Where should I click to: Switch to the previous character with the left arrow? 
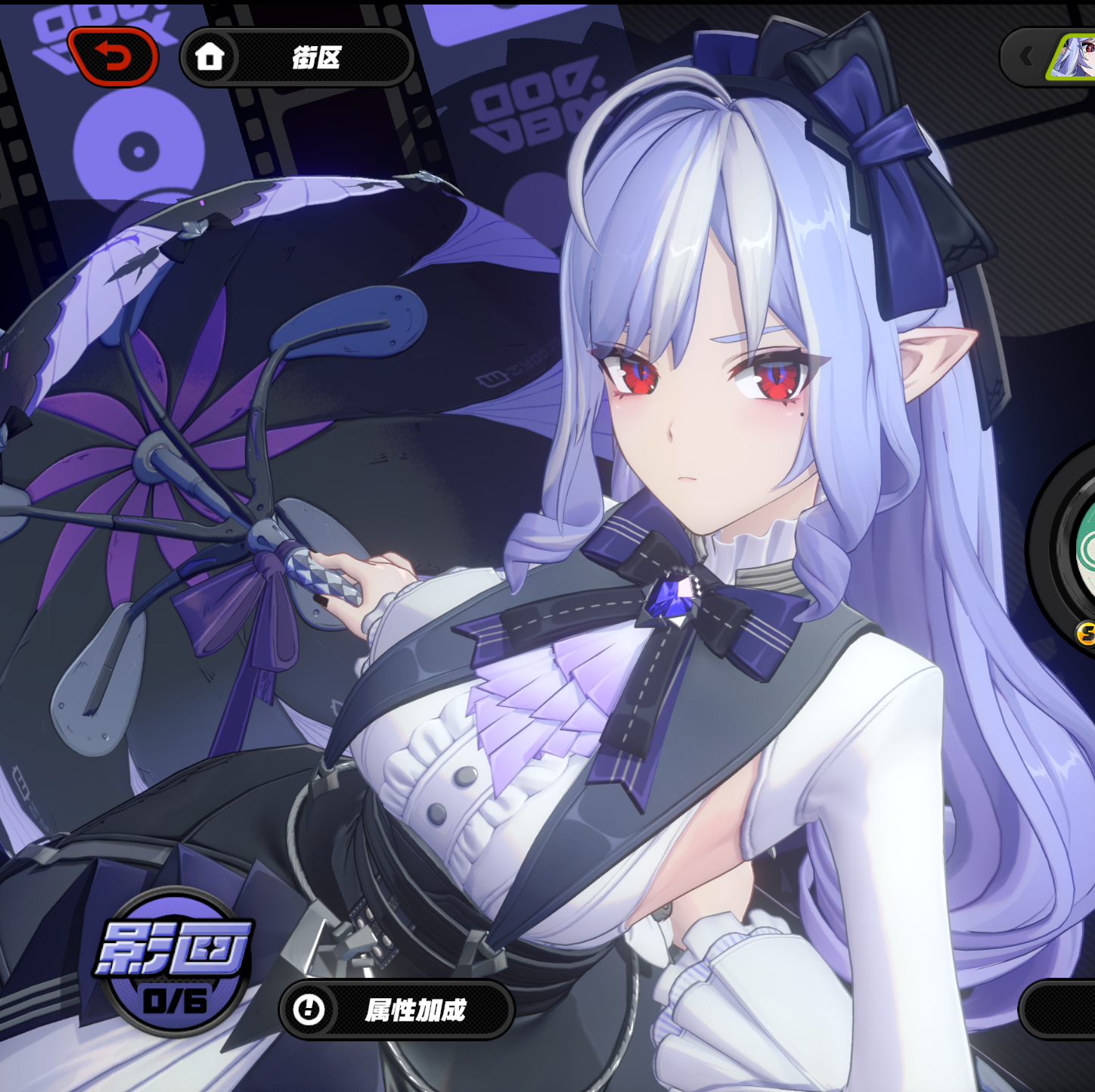1026,57
